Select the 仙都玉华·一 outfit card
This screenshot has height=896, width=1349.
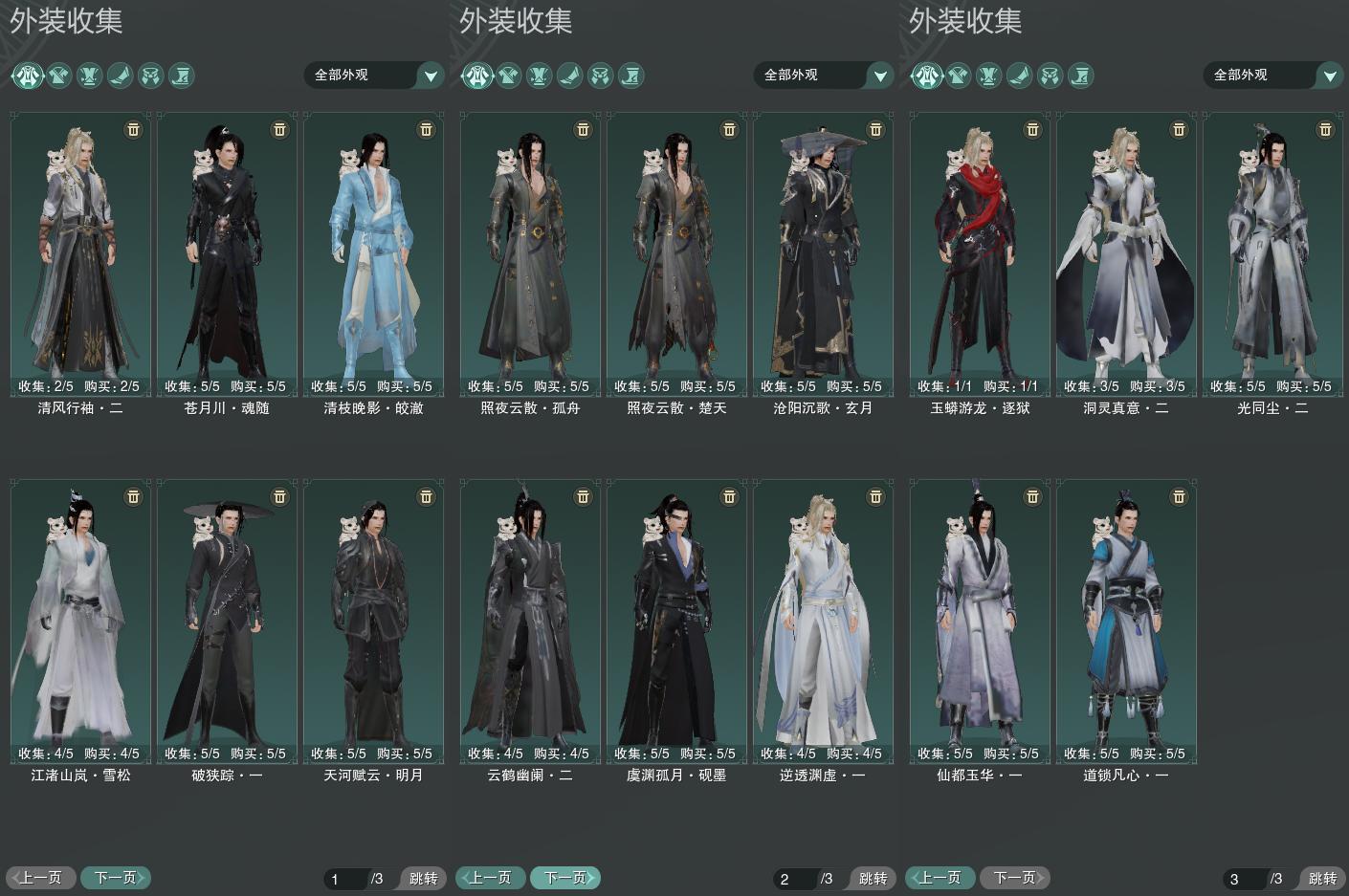[980, 622]
